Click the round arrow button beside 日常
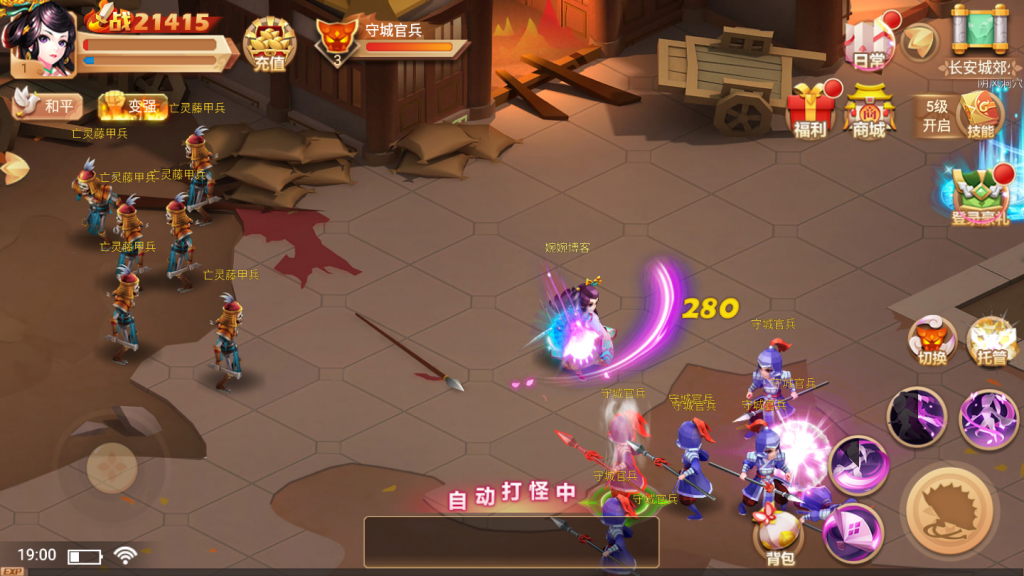 [918, 42]
